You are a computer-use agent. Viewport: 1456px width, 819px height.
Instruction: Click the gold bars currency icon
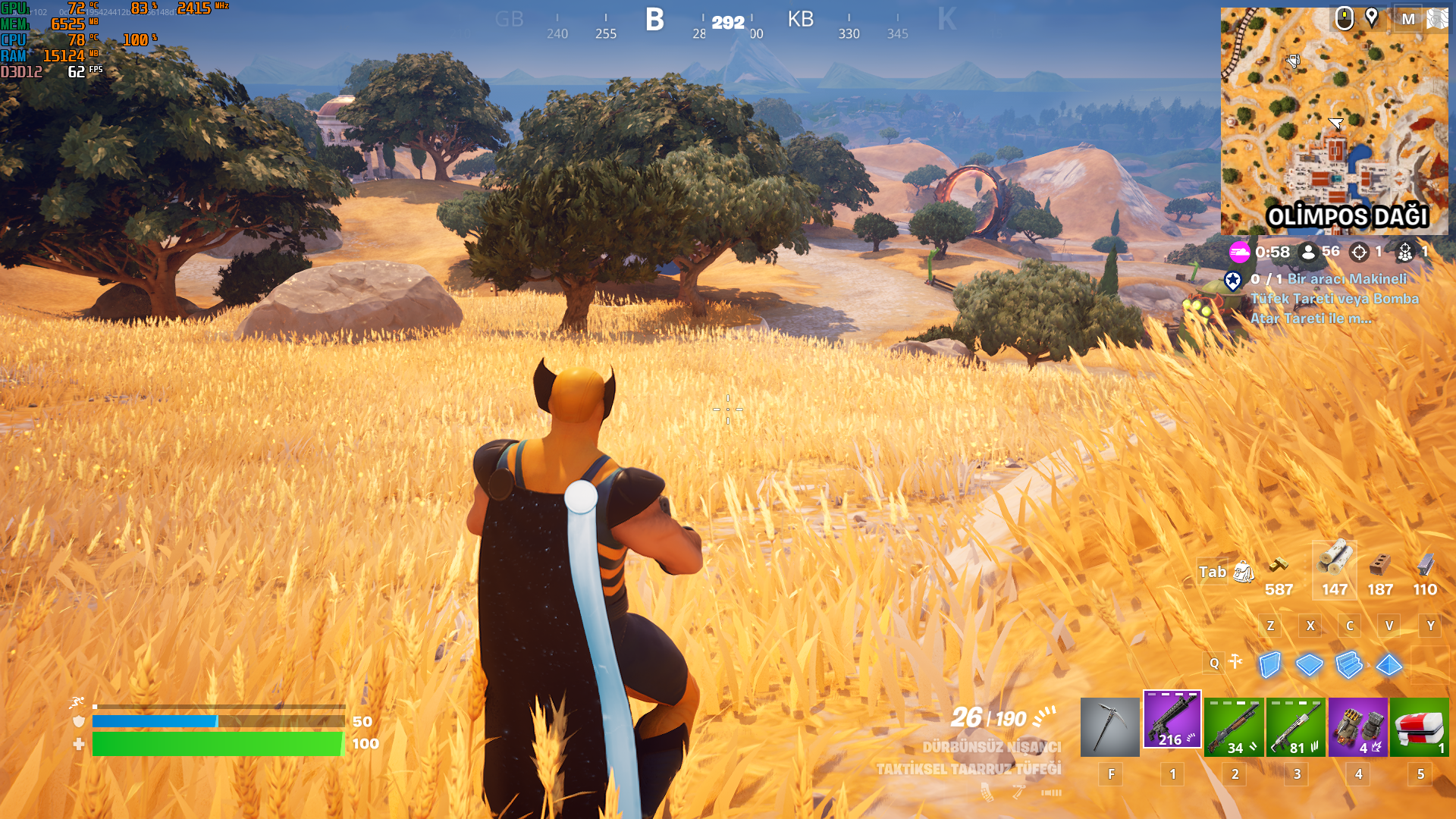pos(1279,566)
